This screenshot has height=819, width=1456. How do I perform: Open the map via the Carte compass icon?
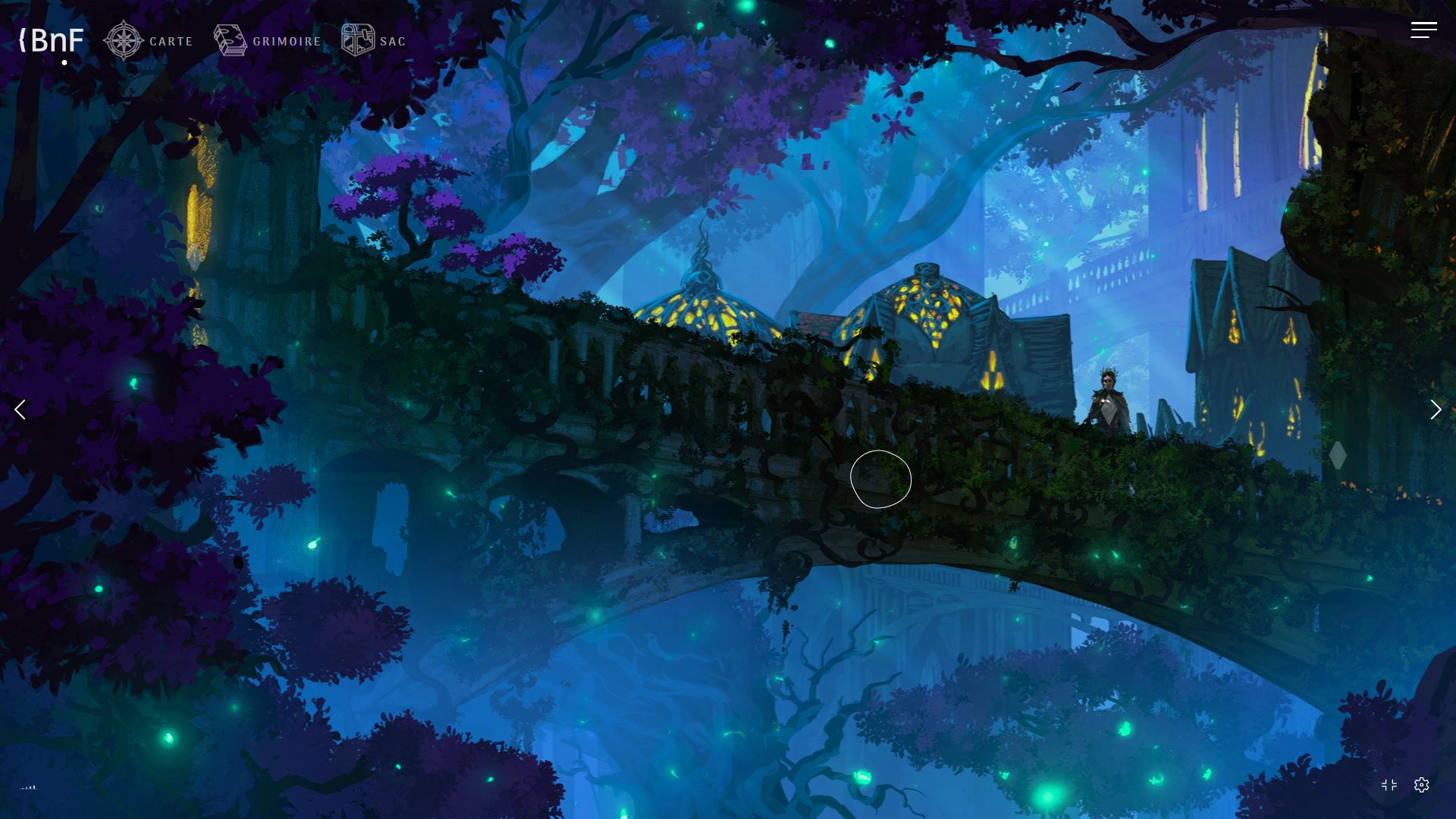[124, 39]
